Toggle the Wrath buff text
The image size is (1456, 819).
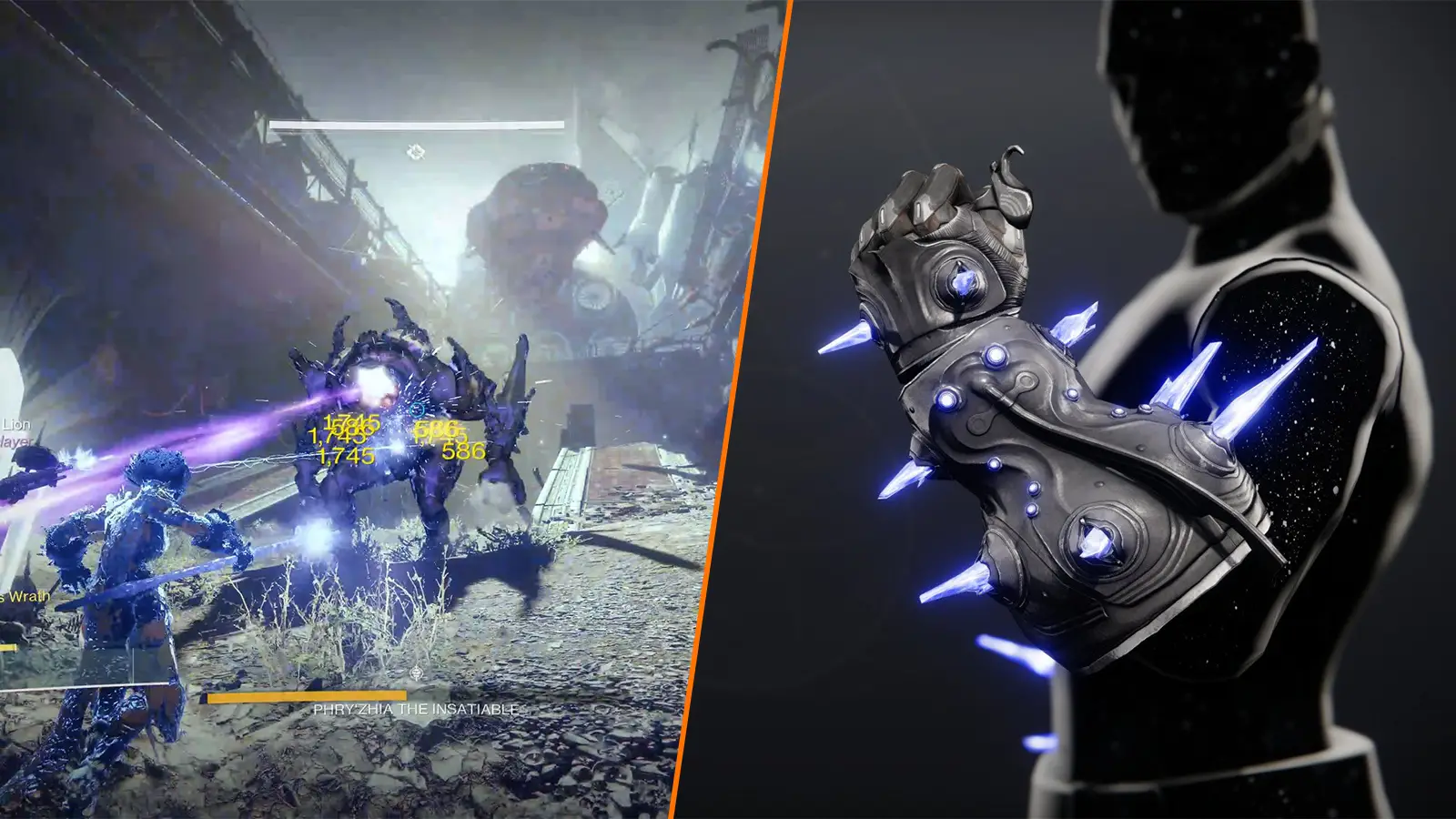(24, 596)
